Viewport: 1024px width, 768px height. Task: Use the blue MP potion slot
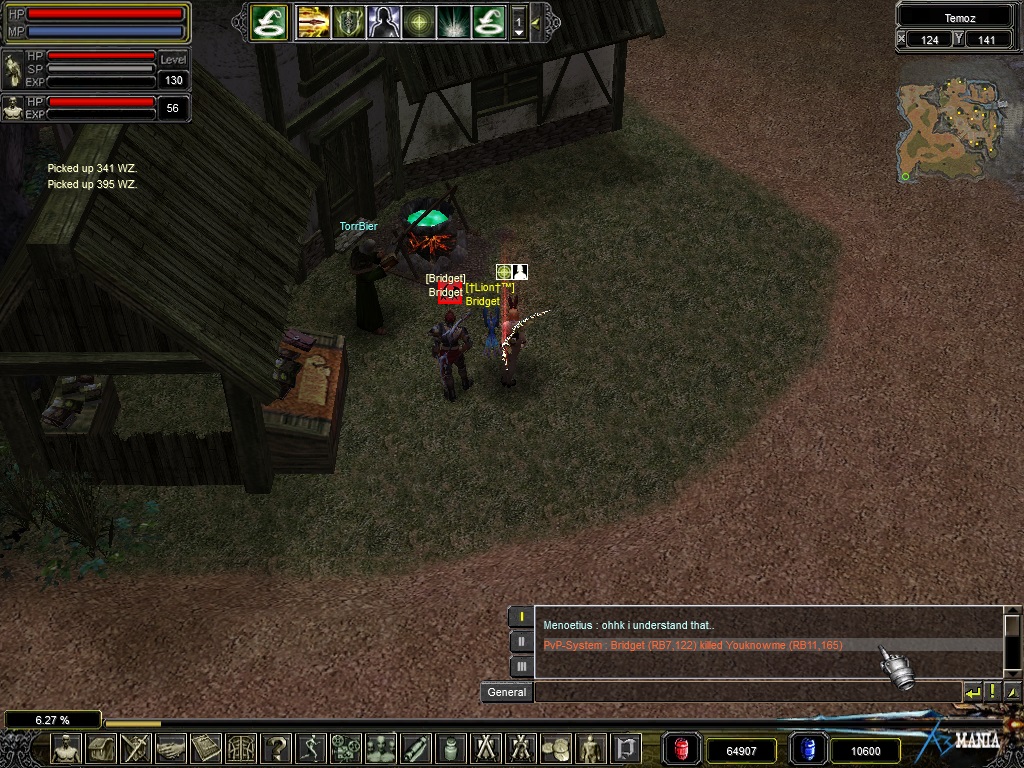click(x=807, y=749)
